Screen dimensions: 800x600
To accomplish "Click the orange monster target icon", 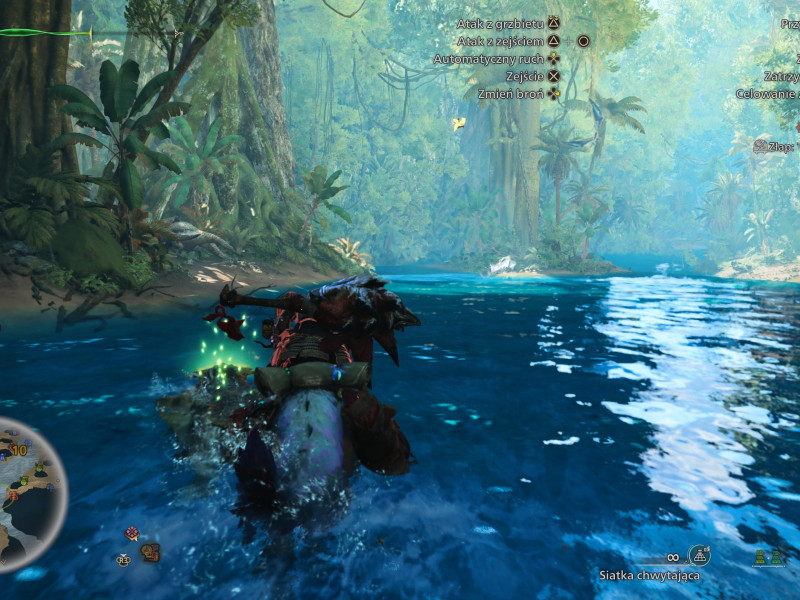I will pyautogui.click(x=151, y=551).
